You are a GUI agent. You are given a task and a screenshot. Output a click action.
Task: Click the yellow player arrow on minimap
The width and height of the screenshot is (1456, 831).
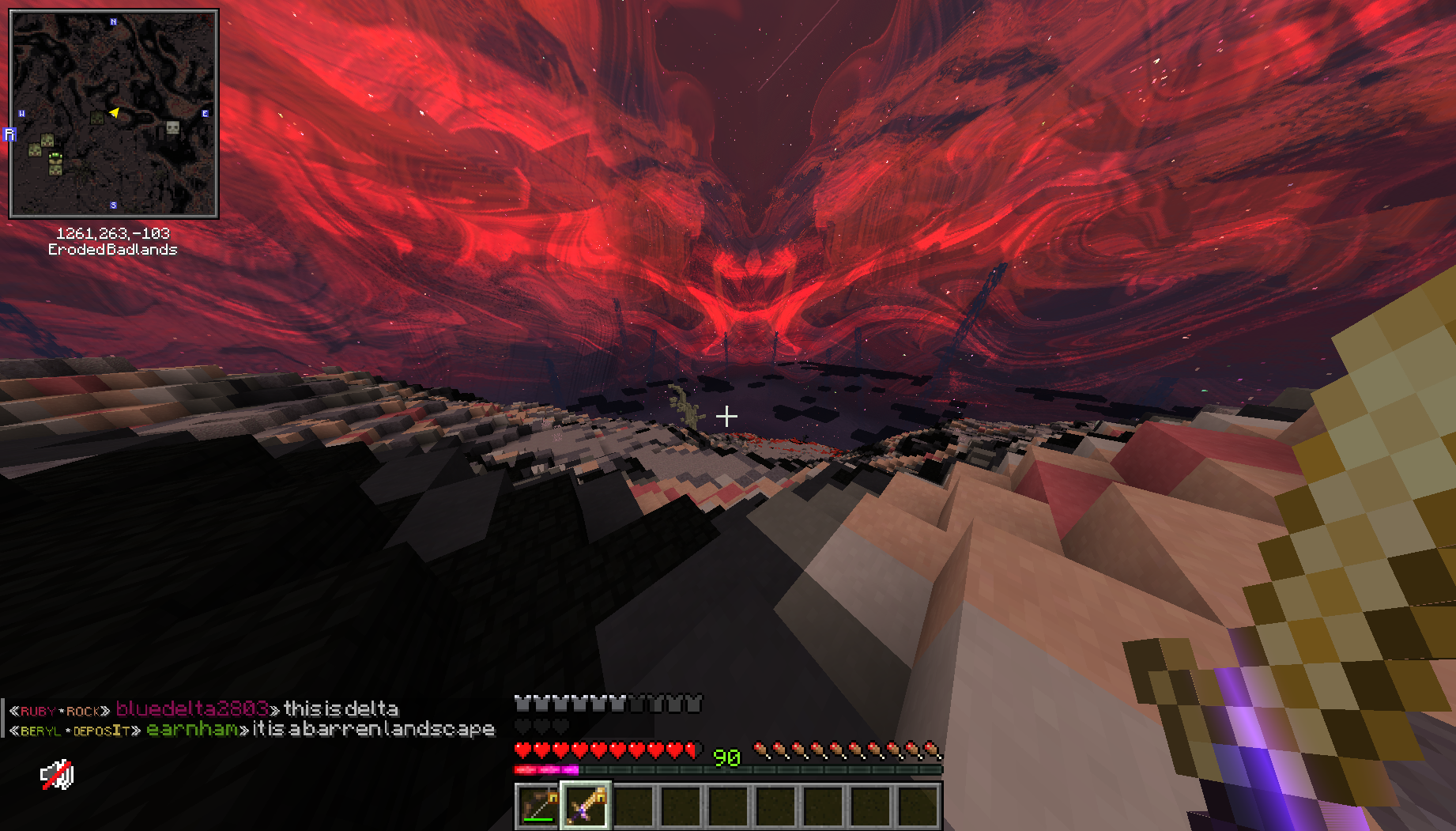(115, 113)
